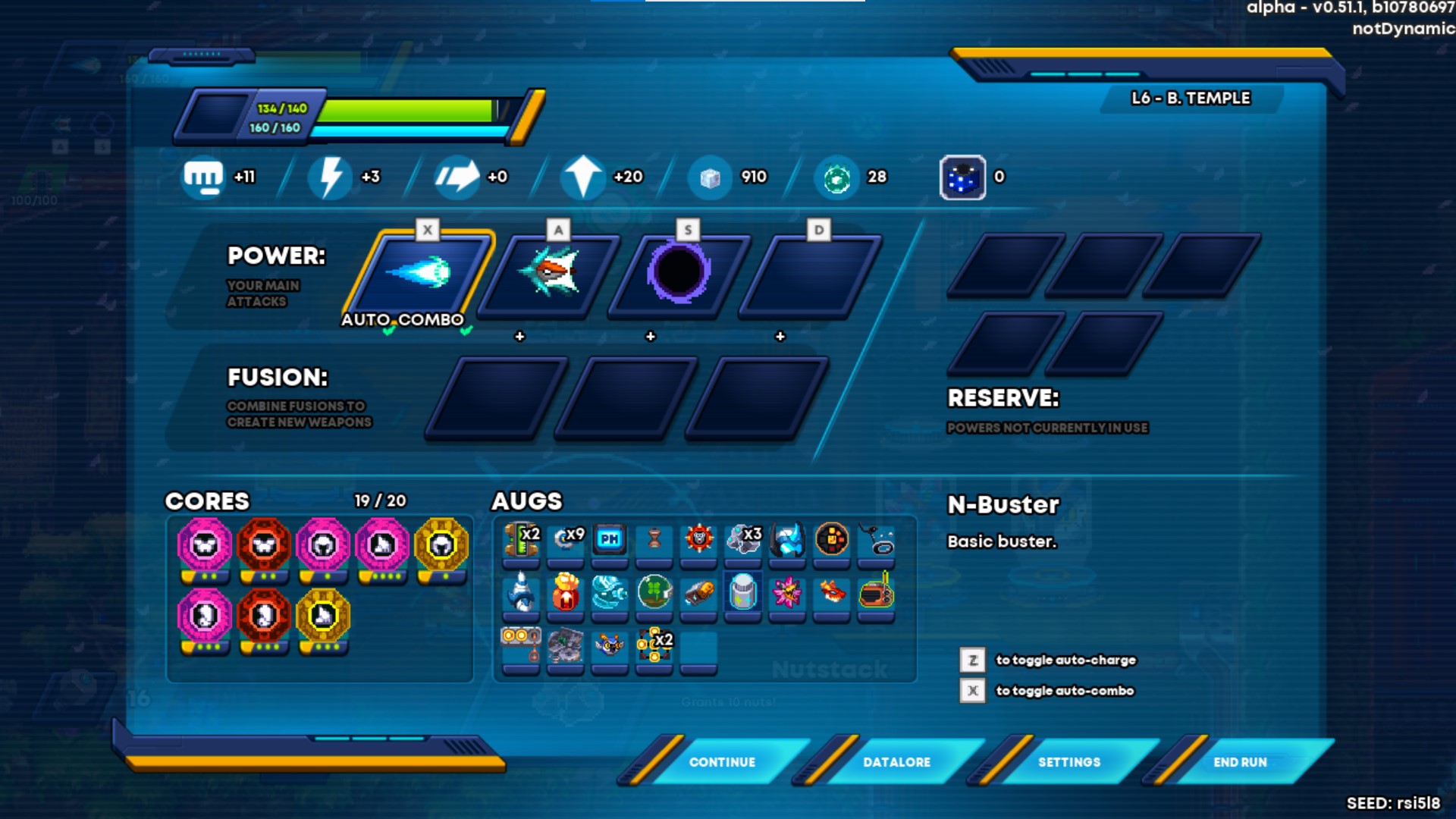1456x819 pixels.
Task: Select the pink helmet core
Action: click(x=323, y=545)
